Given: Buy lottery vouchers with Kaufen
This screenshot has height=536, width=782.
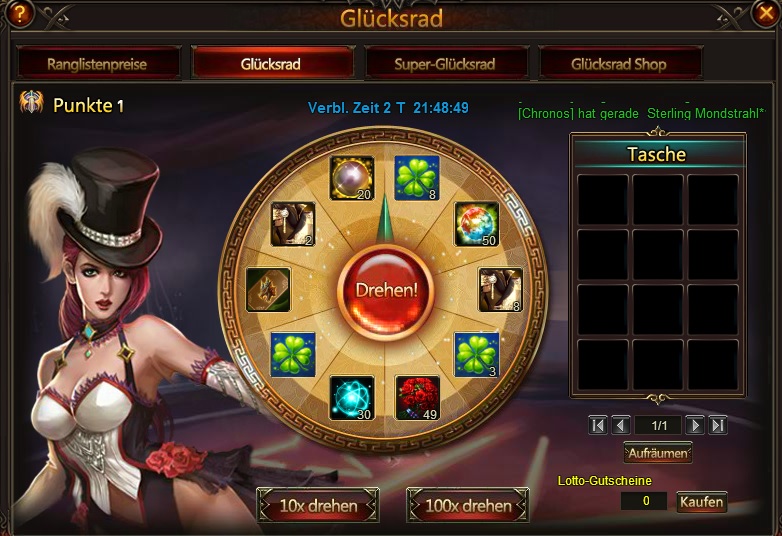Looking at the screenshot, I should point(701,502).
